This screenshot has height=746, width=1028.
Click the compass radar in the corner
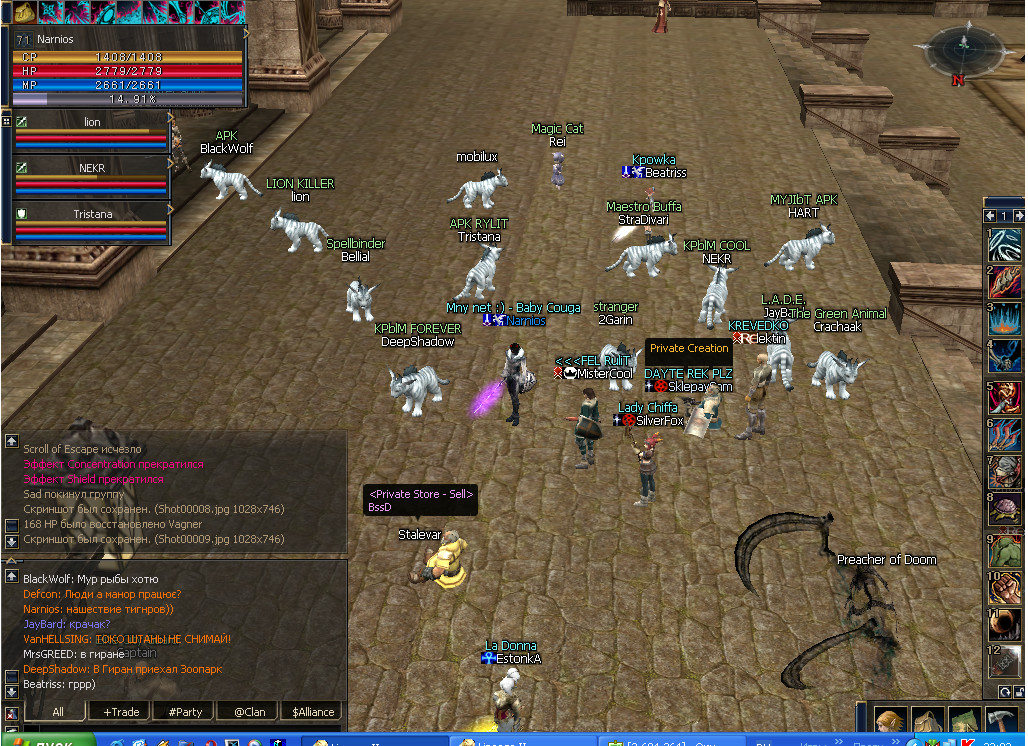click(959, 50)
